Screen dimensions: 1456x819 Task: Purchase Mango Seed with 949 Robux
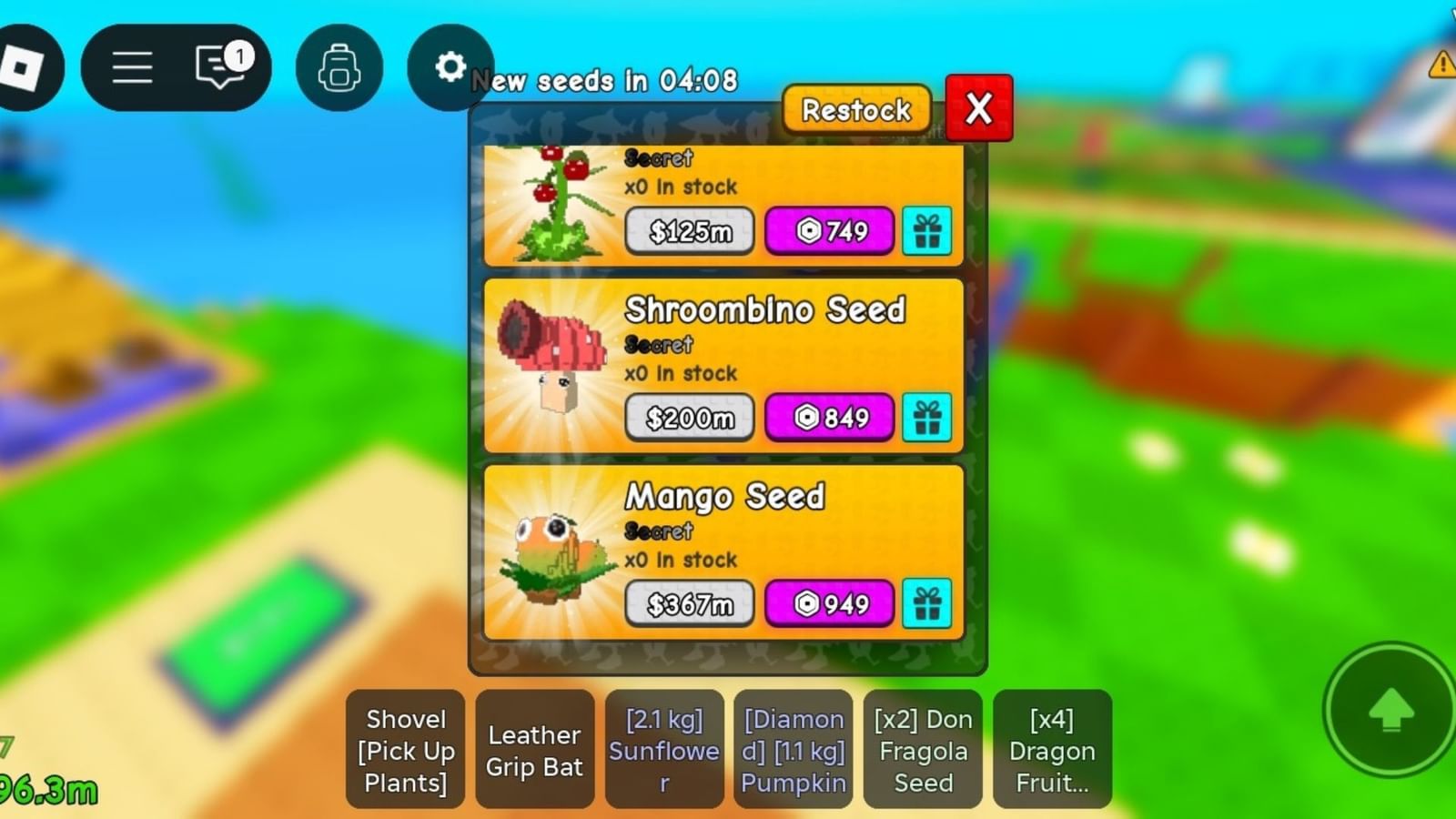829,603
